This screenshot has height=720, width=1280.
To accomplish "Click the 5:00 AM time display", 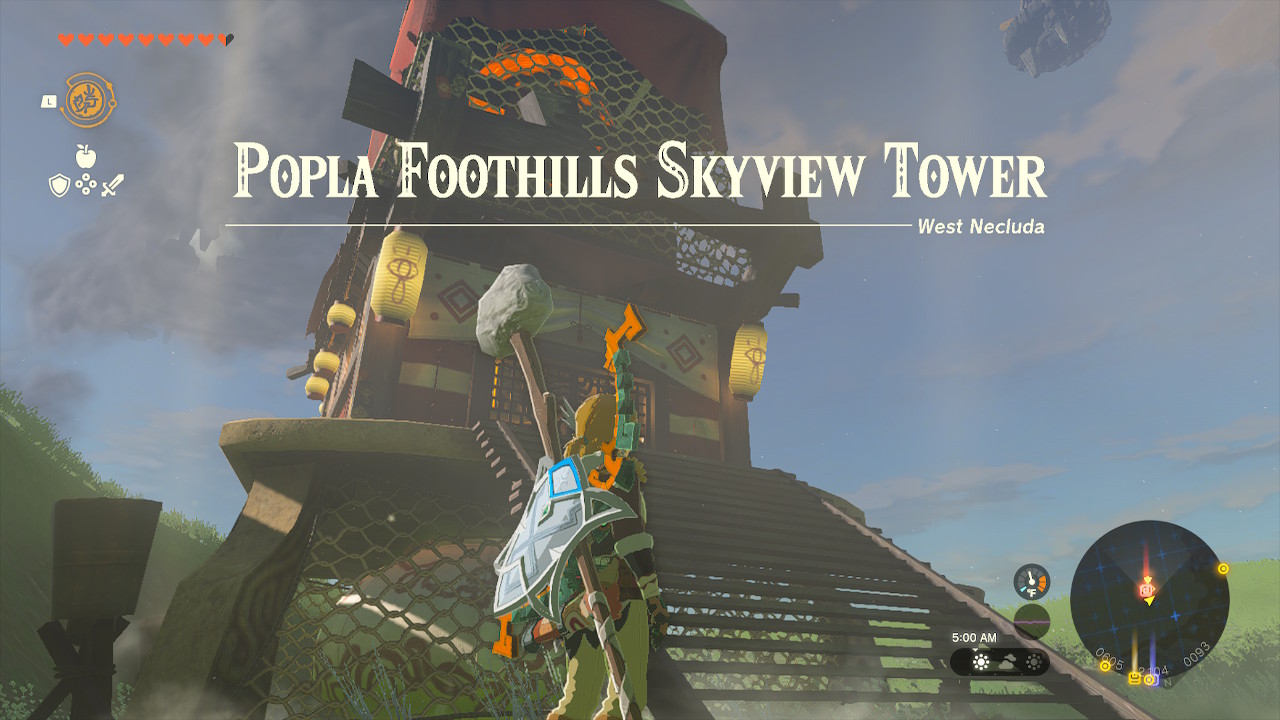I will pyautogui.click(x=975, y=637).
